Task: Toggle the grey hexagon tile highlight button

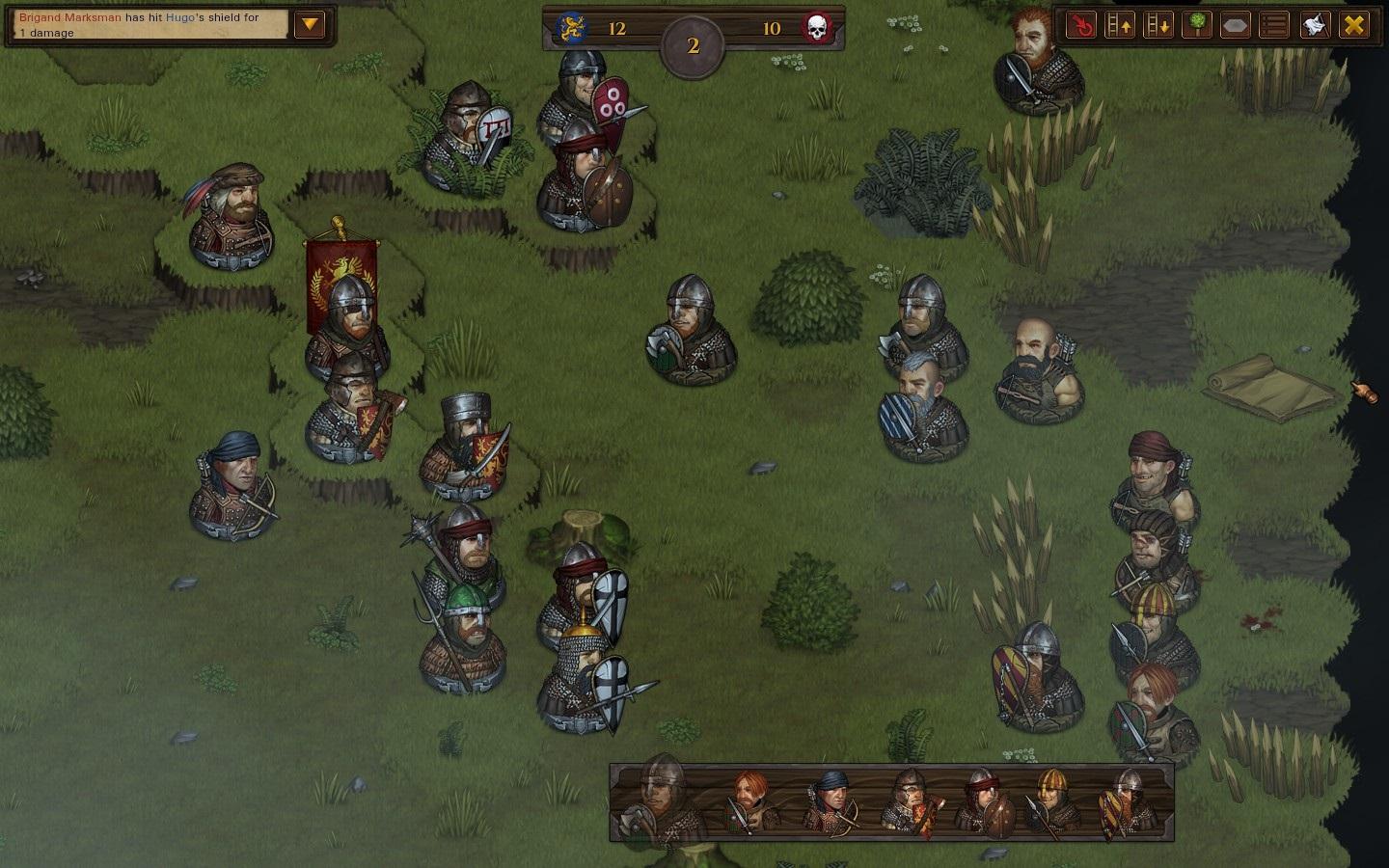Action: pos(1236,25)
